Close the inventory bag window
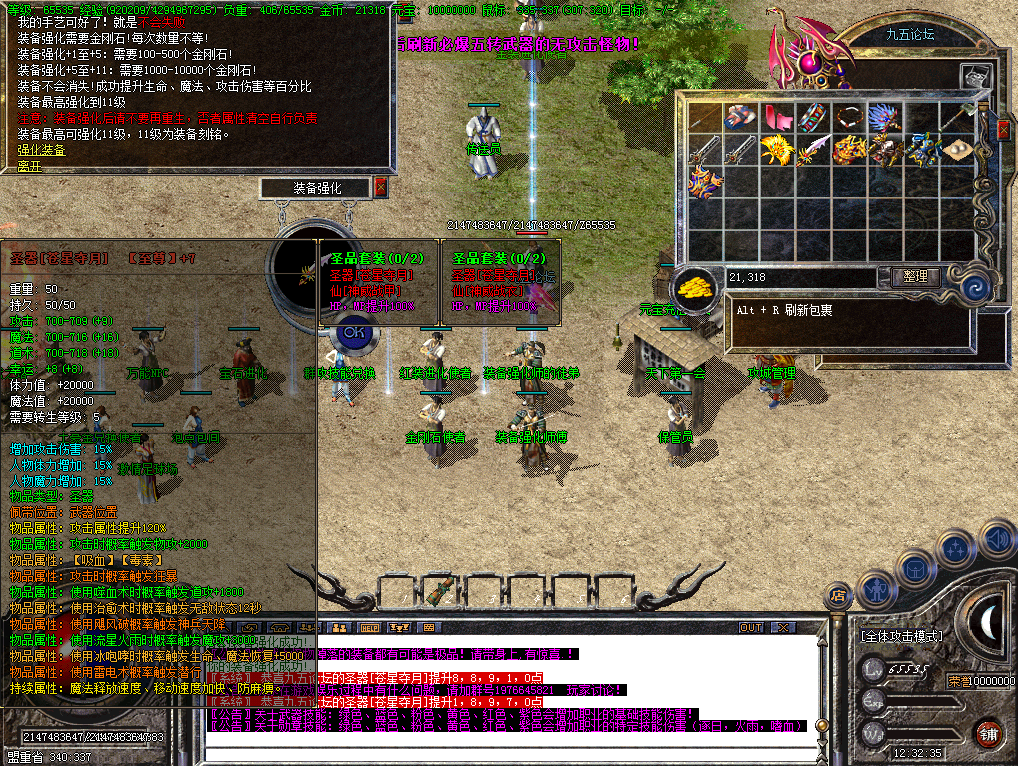 [x=1003, y=128]
